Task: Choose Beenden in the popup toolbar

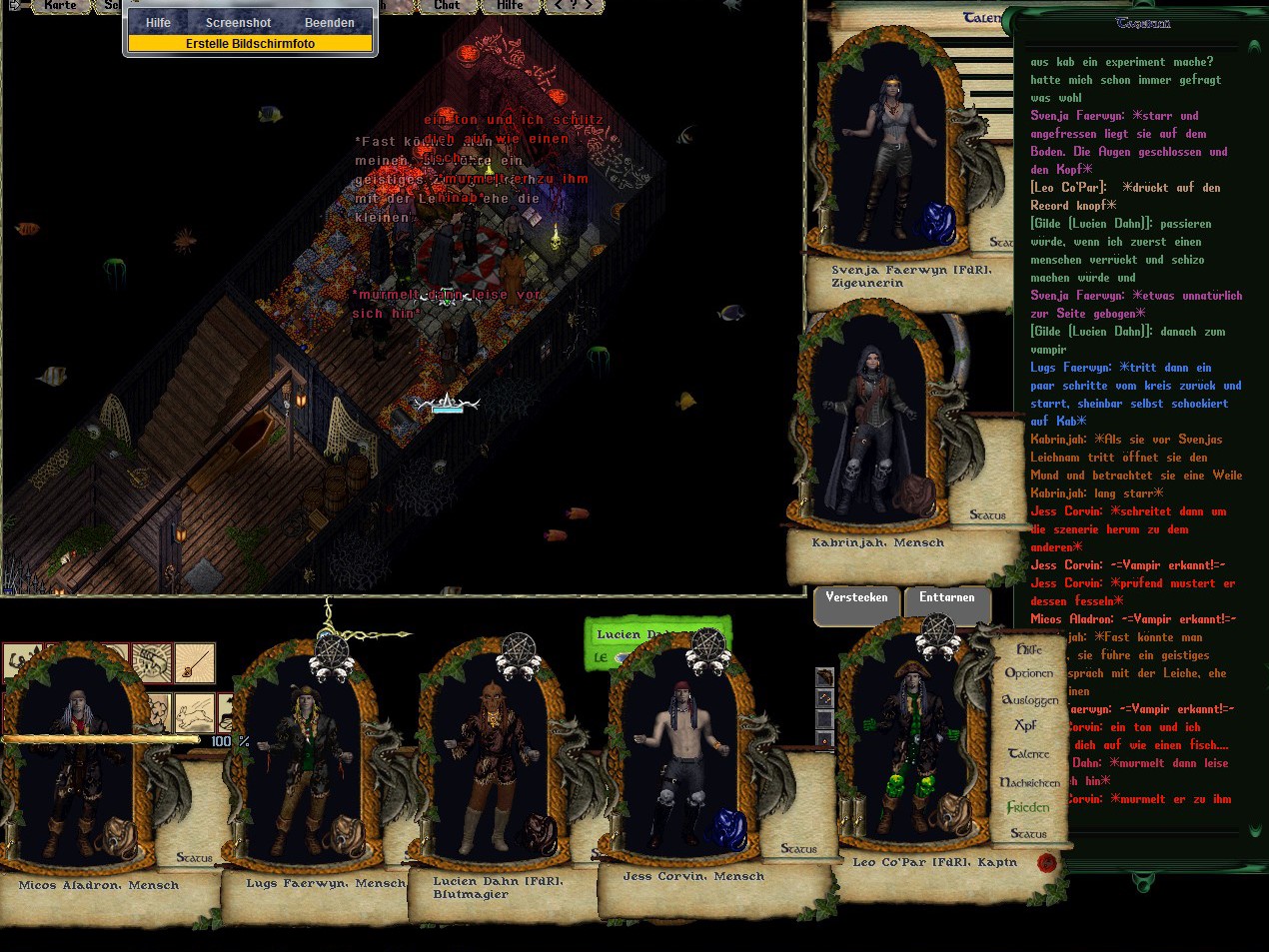Action: pyautogui.click(x=330, y=23)
